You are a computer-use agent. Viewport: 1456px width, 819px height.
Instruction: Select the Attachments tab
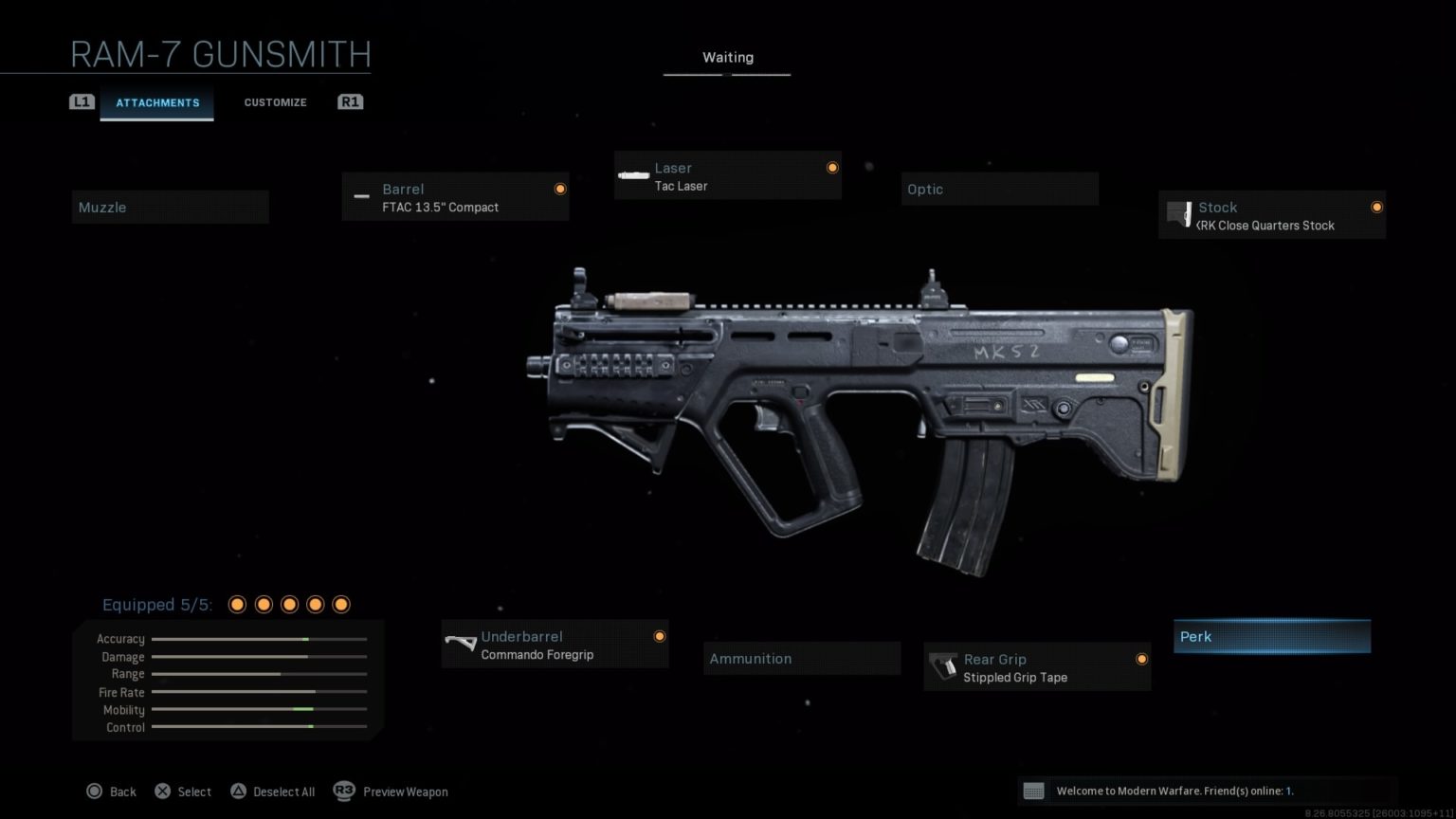tap(157, 102)
